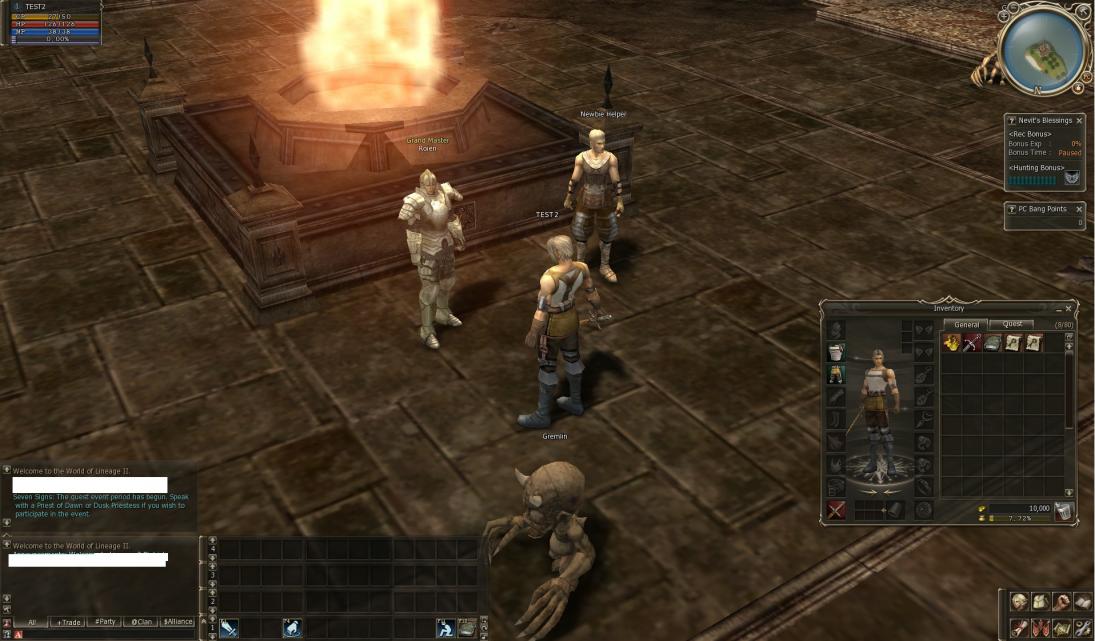Select the equipped shirt slot
Screen dimensions: 1095x641
pos(836,353)
